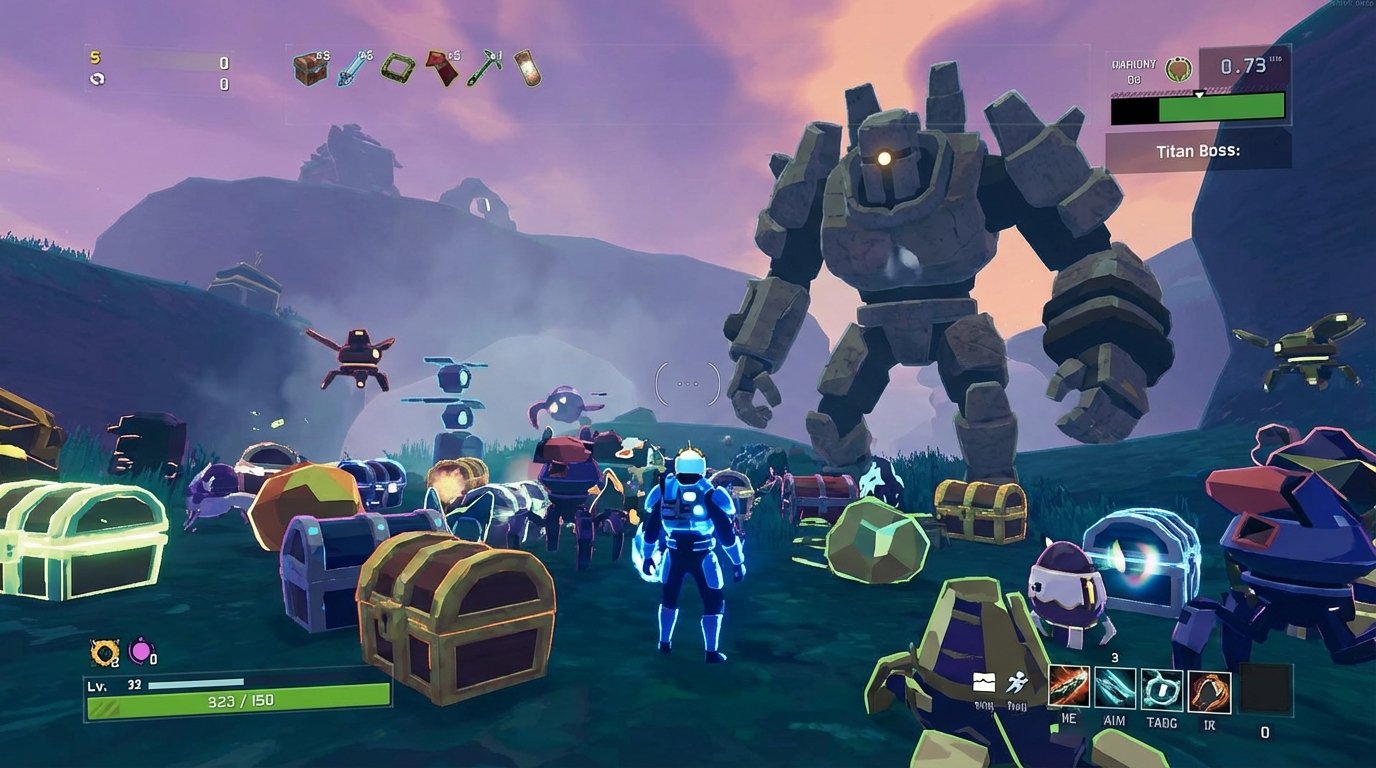
Task: Click the green pickaxe item icon
Action: 485,68
